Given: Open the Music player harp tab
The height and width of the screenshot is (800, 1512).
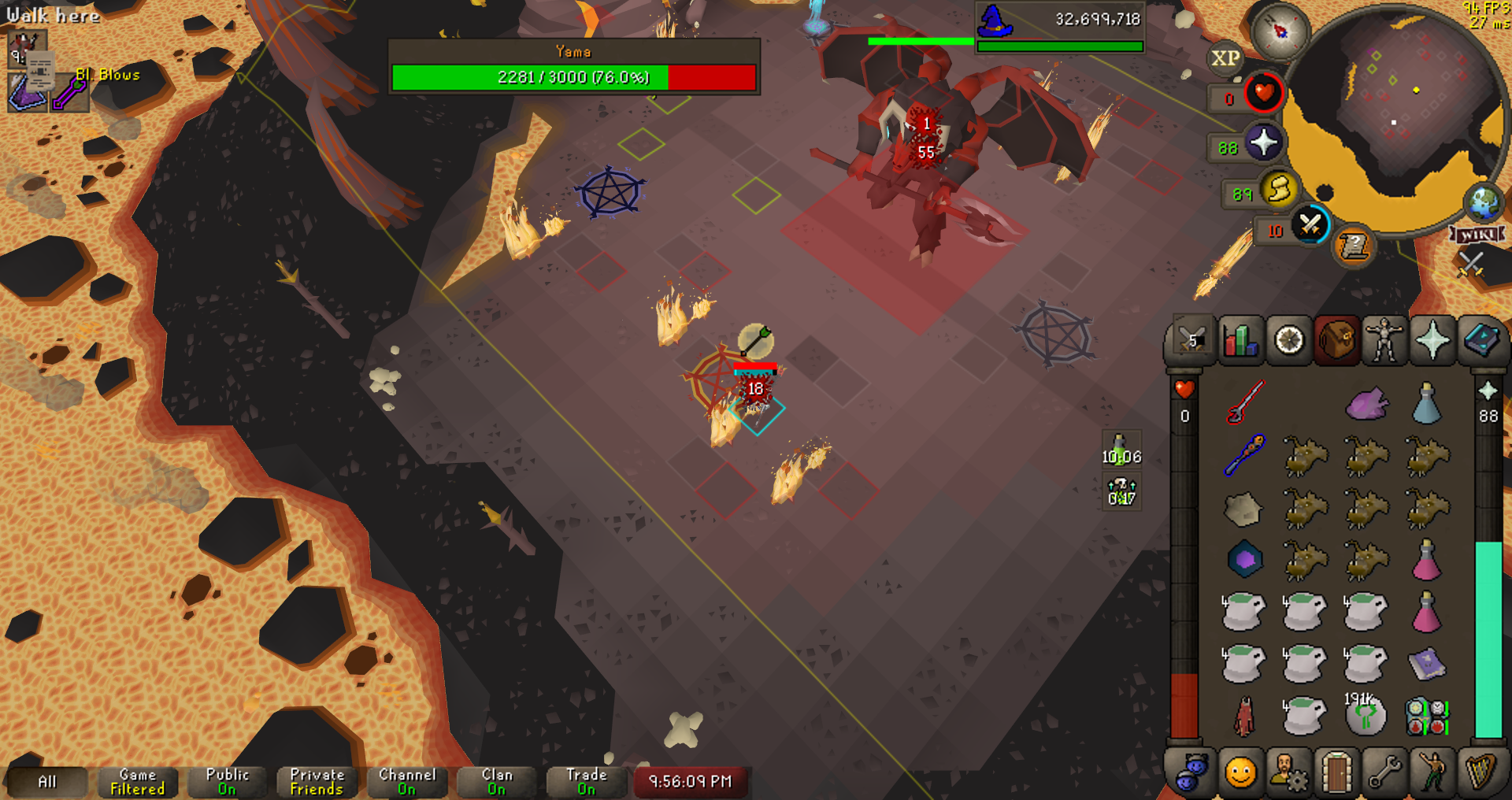Looking at the screenshot, I should pyautogui.click(x=1480, y=772).
